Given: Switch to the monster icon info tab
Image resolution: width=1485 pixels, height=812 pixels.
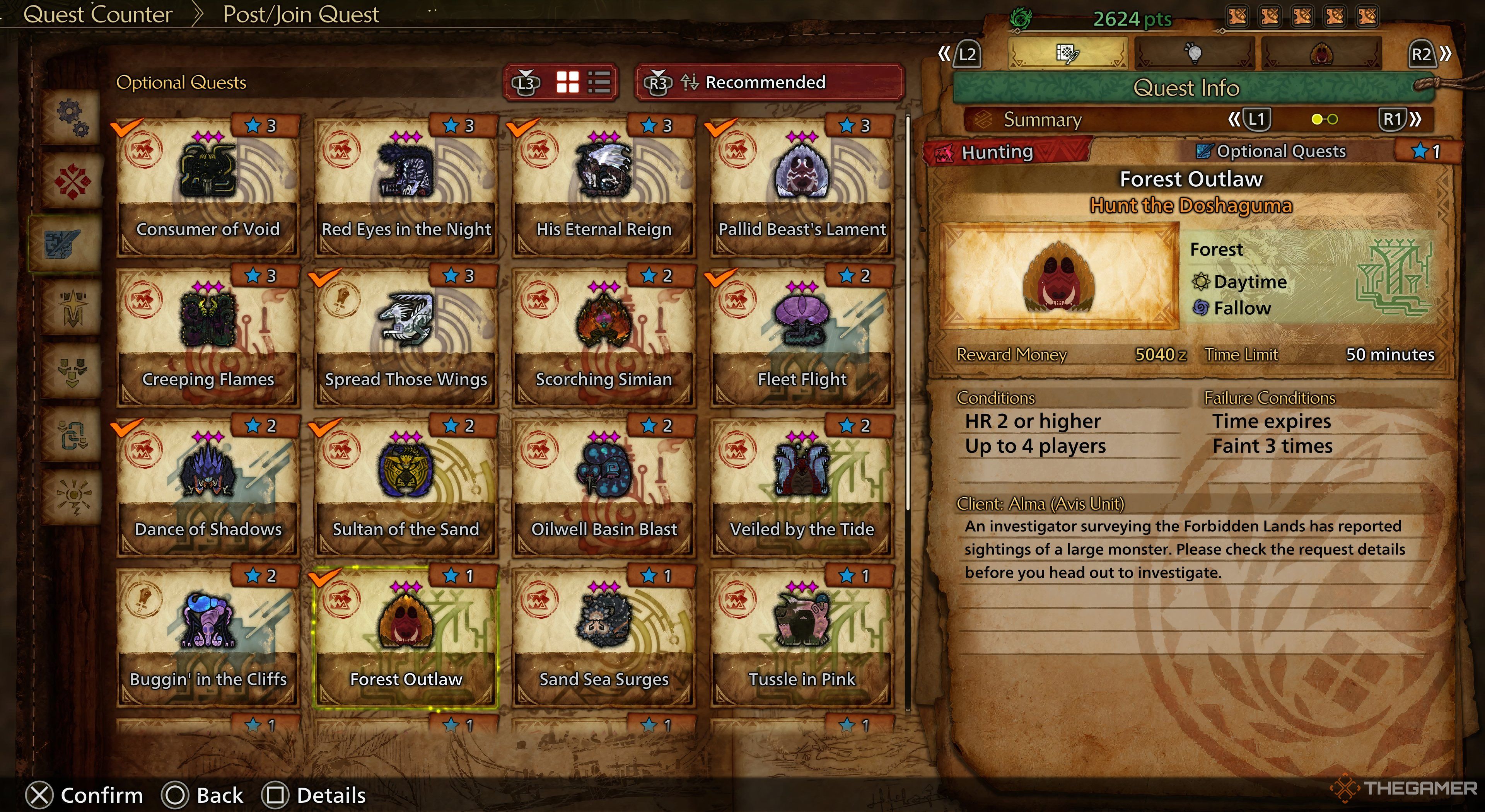Looking at the screenshot, I should (1321, 54).
